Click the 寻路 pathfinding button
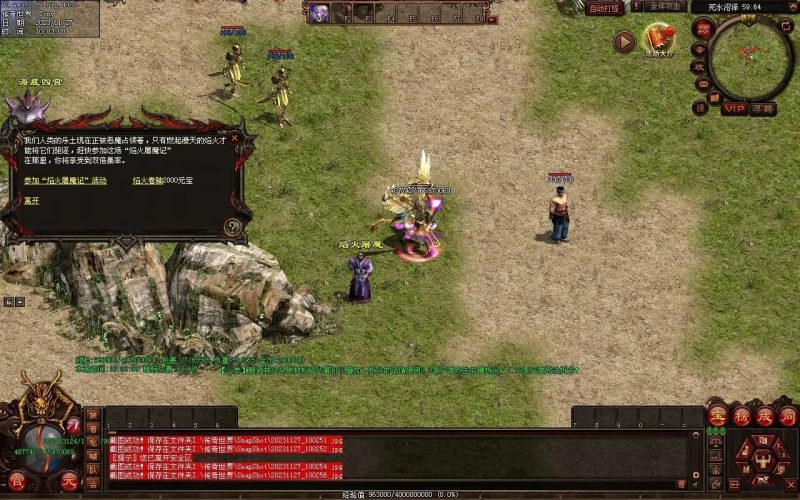 764,108
